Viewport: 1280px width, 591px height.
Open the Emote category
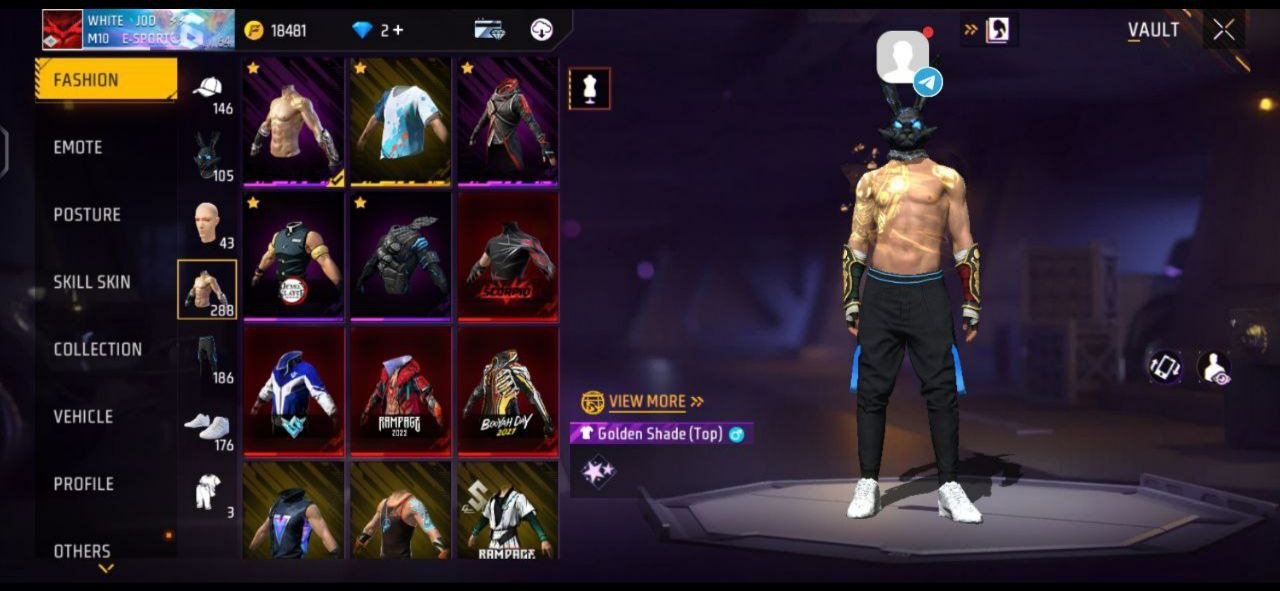(x=78, y=147)
